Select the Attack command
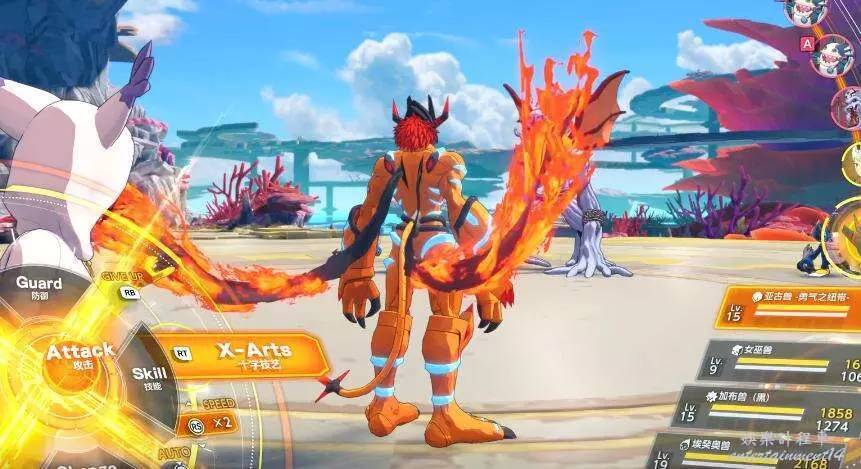 (x=78, y=355)
